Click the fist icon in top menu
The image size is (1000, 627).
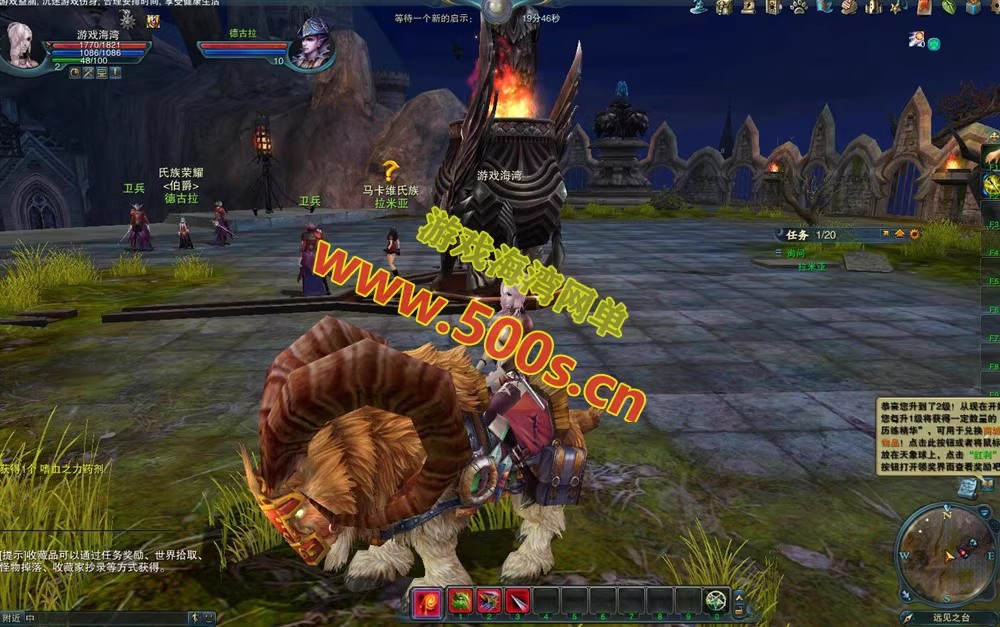(x=848, y=7)
